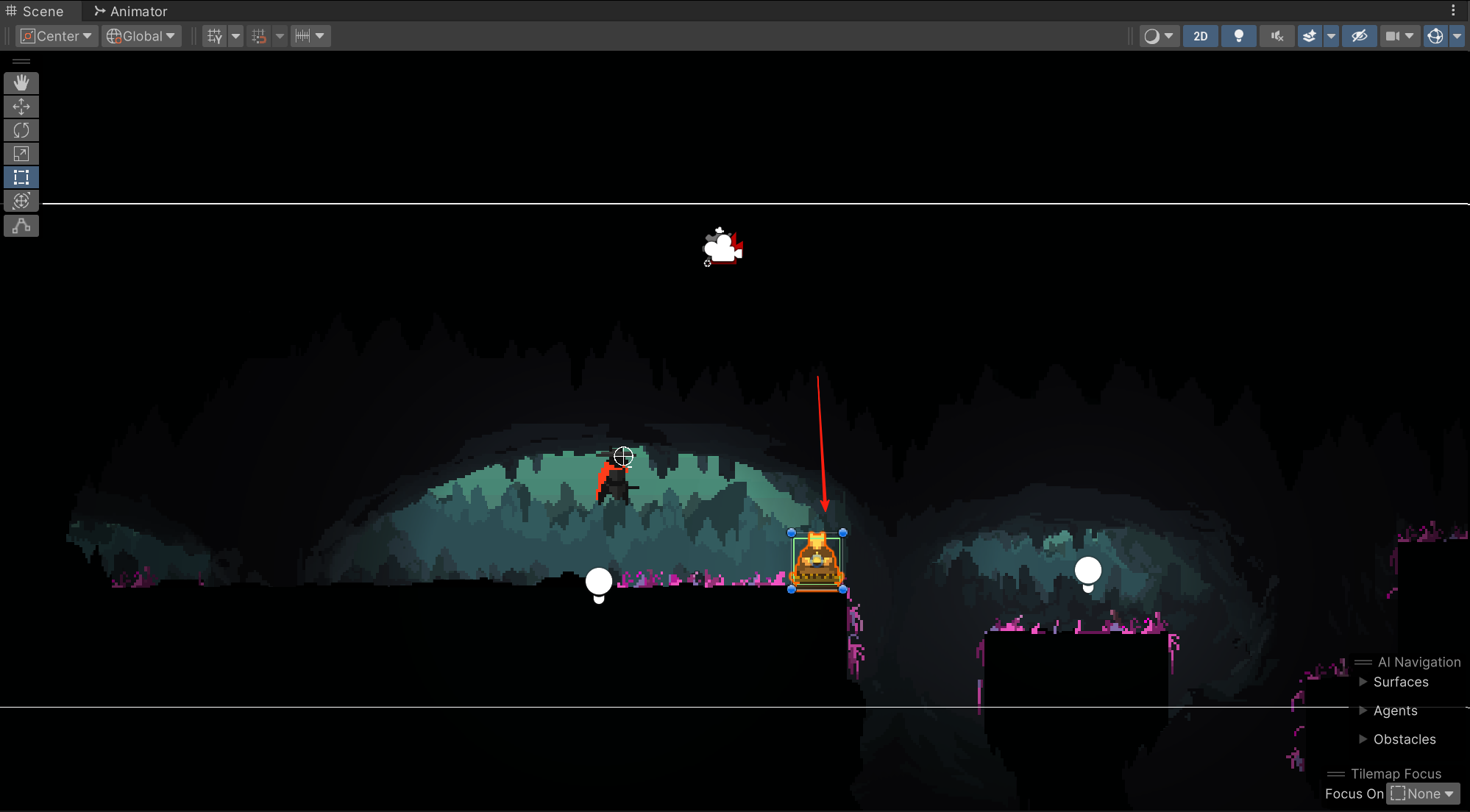Open the draw mode sphere dropdown

[x=1159, y=36]
